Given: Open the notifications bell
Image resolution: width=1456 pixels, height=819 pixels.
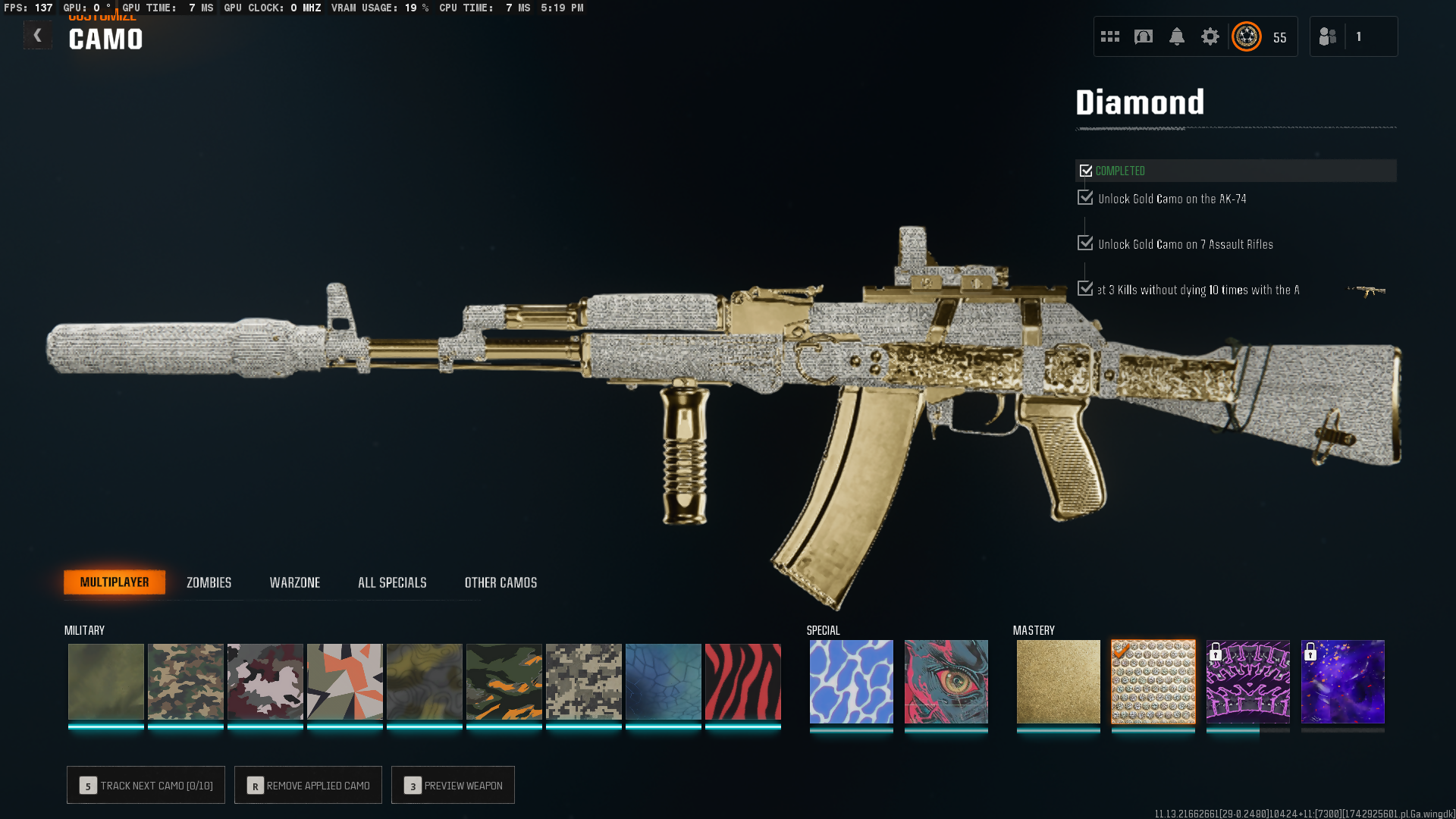Looking at the screenshot, I should [x=1177, y=36].
